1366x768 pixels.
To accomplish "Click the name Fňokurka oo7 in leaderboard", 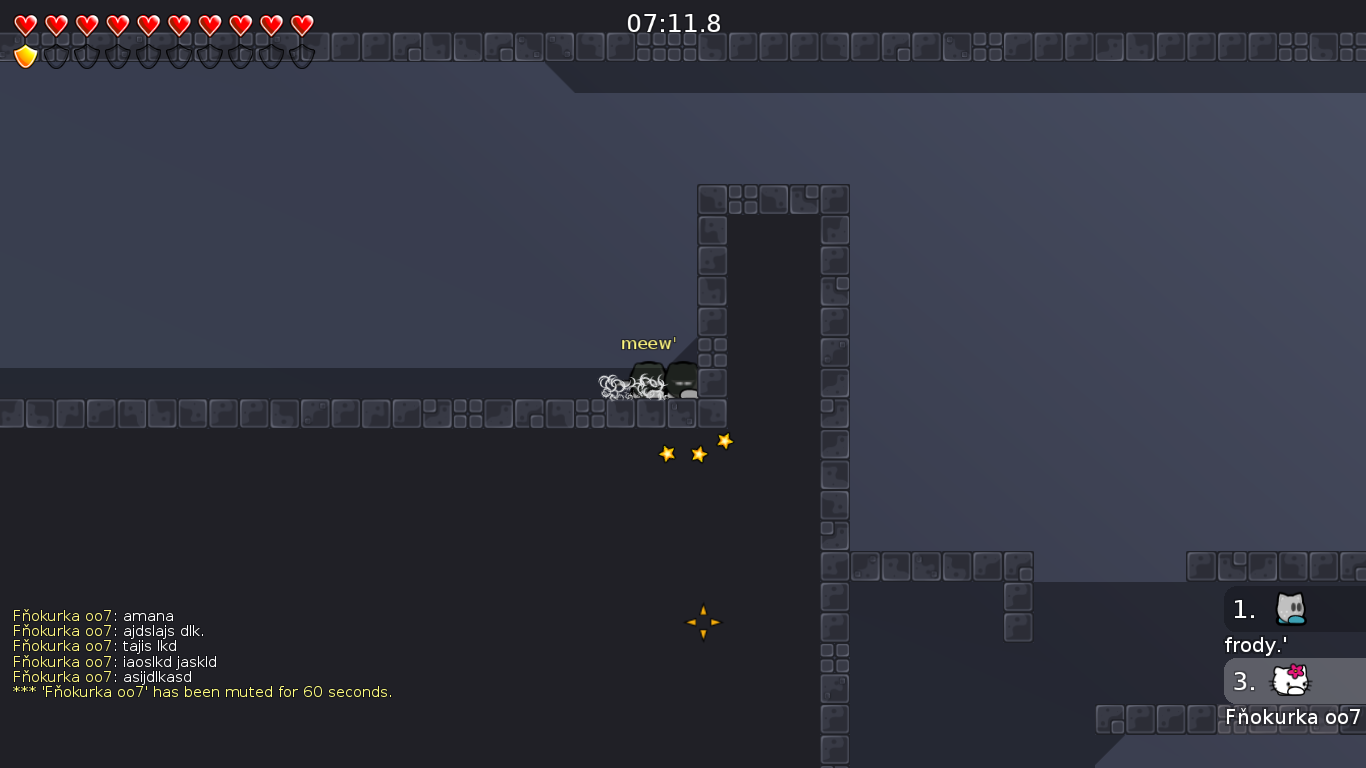I will [x=1294, y=717].
